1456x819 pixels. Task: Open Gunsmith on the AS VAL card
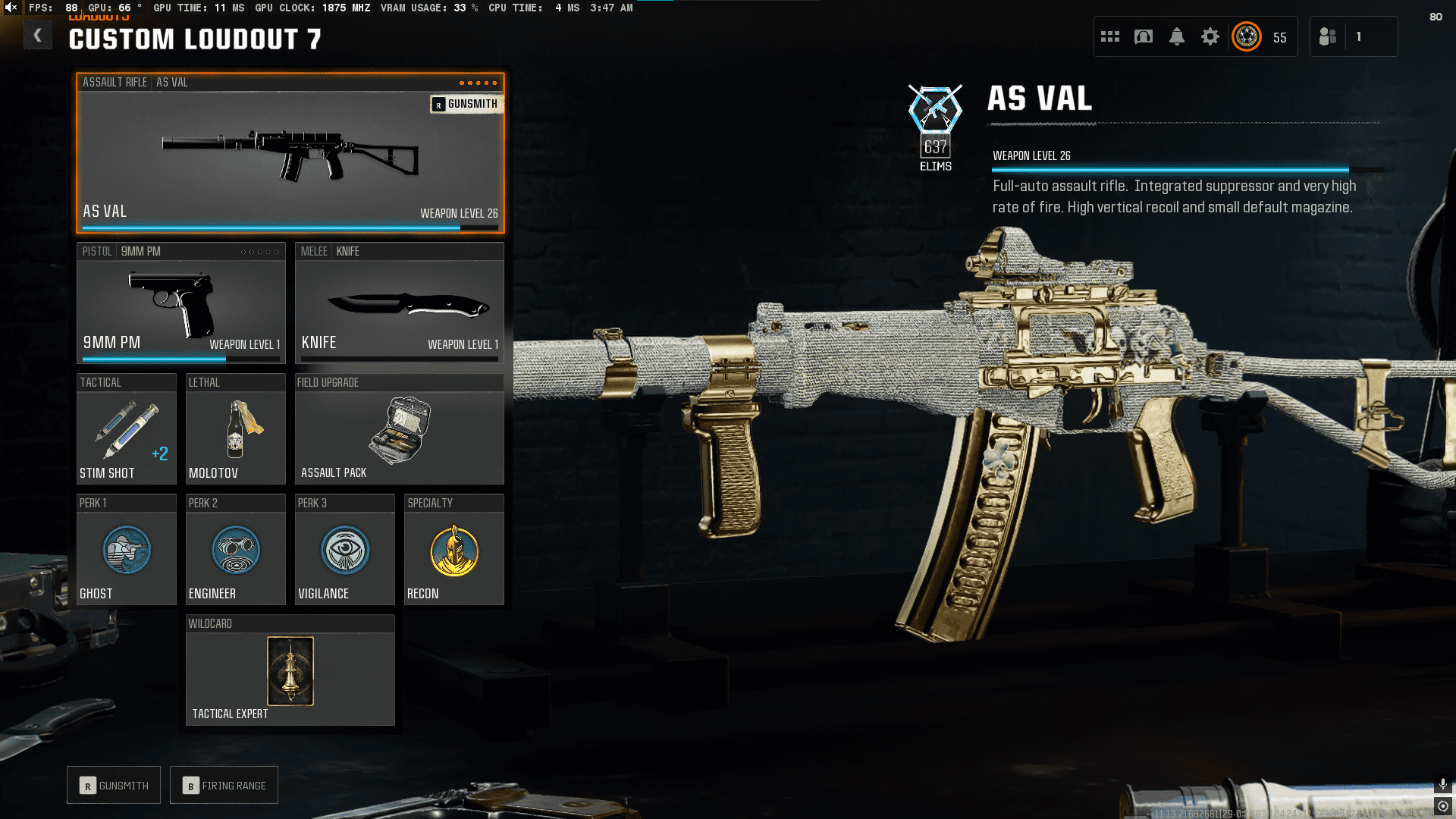(466, 104)
